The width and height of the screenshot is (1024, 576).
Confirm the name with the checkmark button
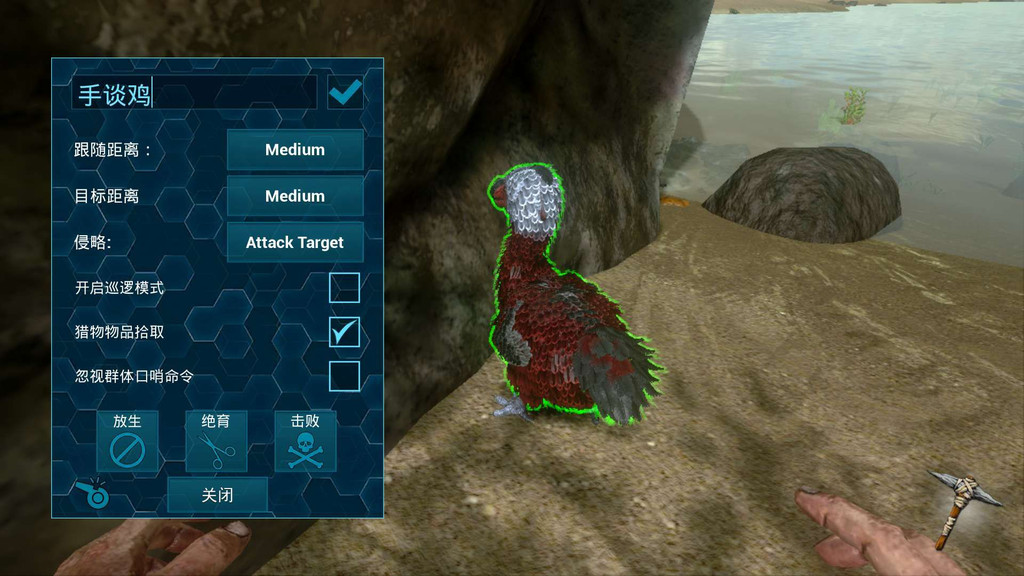click(345, 93)
